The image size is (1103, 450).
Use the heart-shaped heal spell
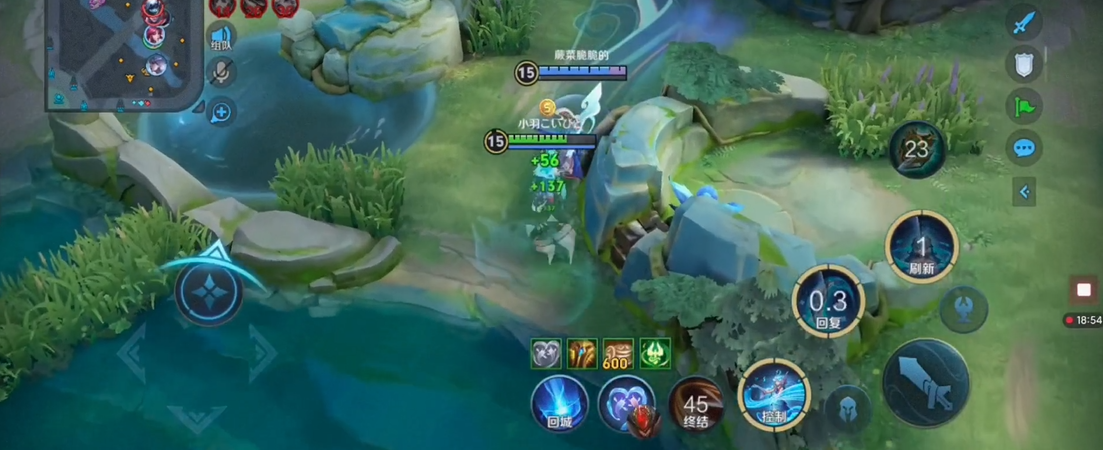[x=626, y=404]
